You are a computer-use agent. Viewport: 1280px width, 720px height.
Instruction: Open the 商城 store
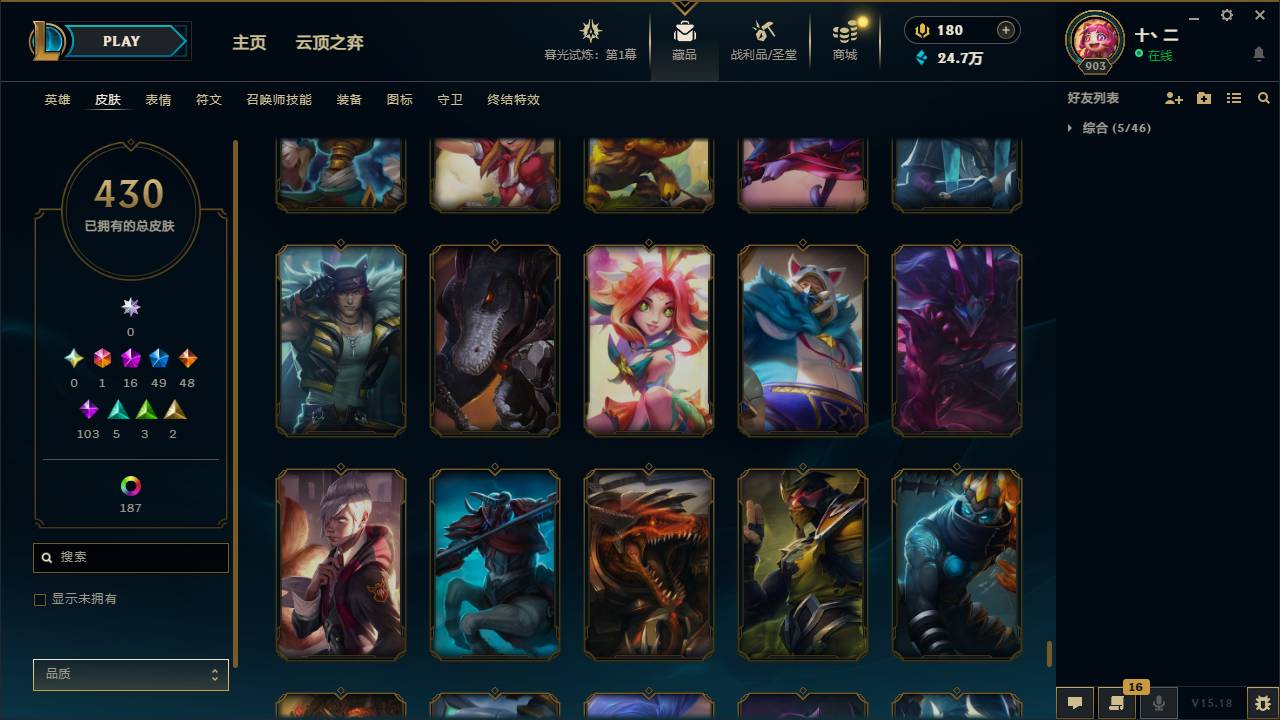click(843, 40)
